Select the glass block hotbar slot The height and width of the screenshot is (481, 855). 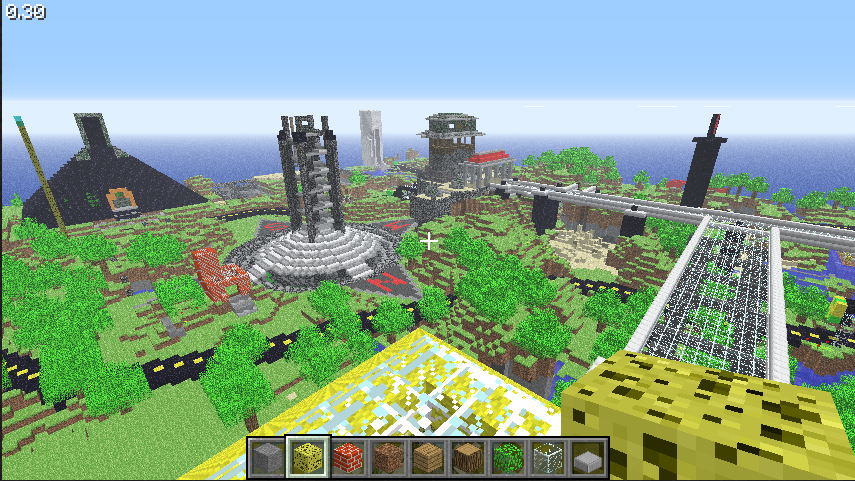(x=548, y=458)
